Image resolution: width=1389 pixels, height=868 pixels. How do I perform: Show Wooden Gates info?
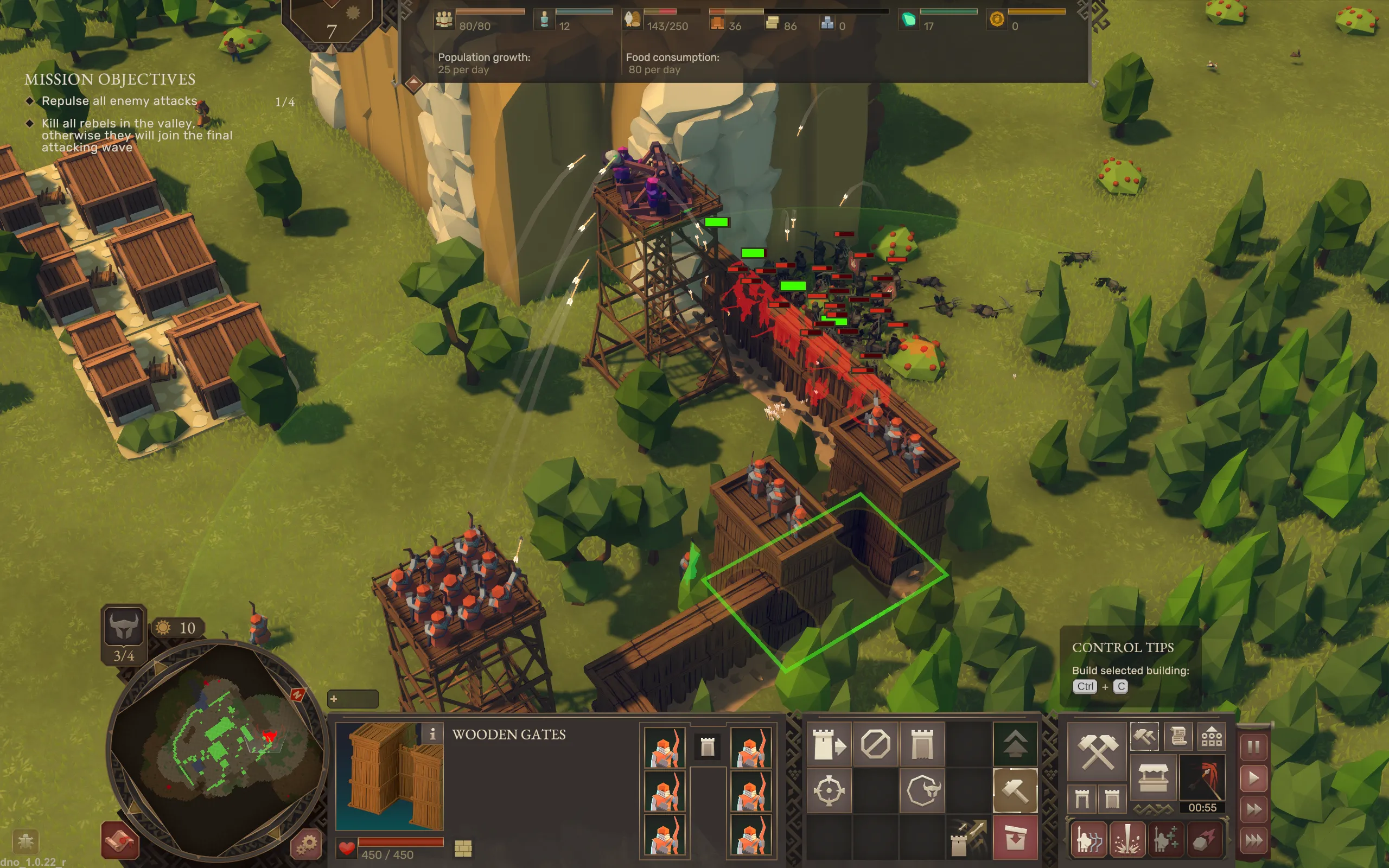(432, 733)
